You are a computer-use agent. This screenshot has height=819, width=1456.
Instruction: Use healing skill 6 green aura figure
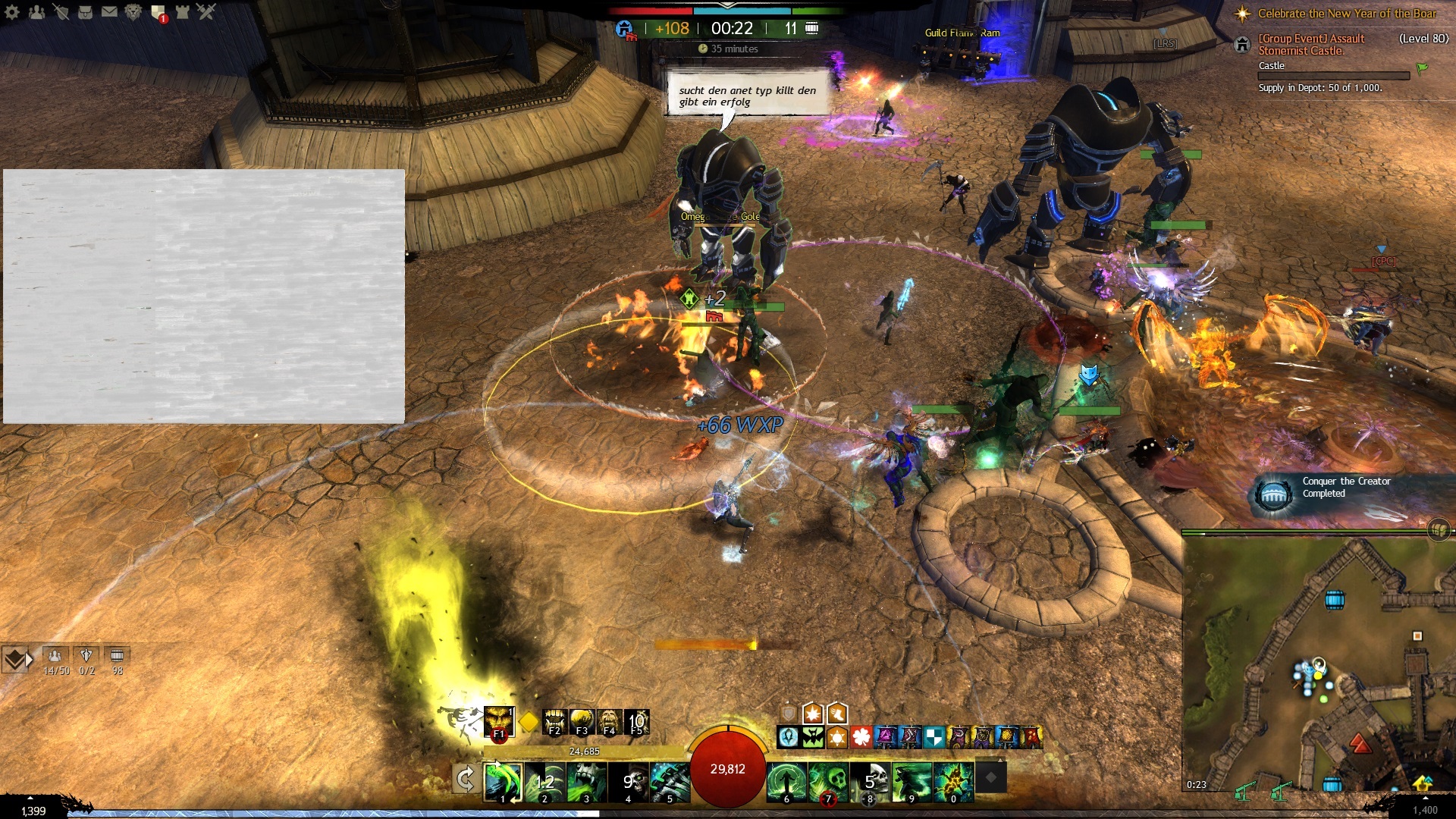click(x=786, y=782)
